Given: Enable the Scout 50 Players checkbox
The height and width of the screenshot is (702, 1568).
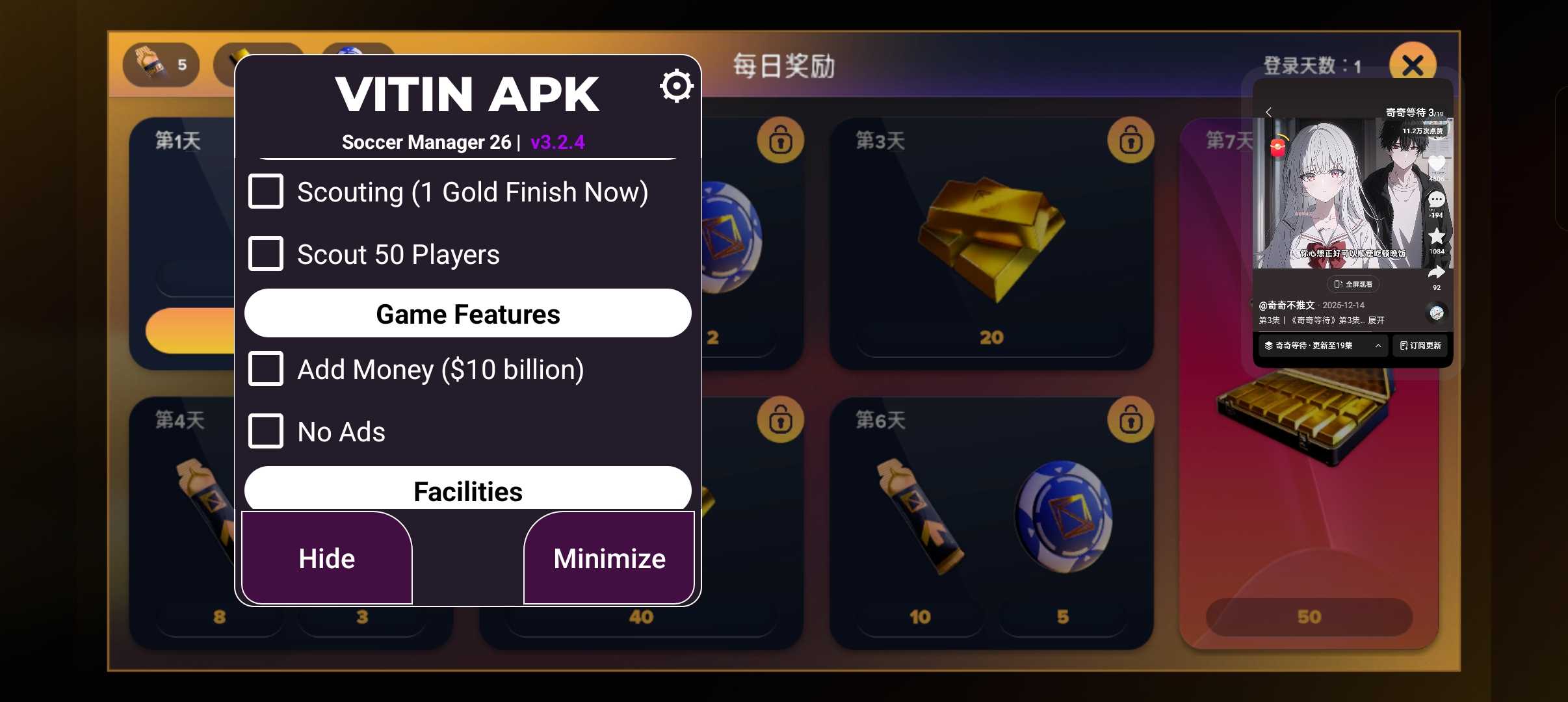Looking at the screenshot, I should tap(265, 254).
